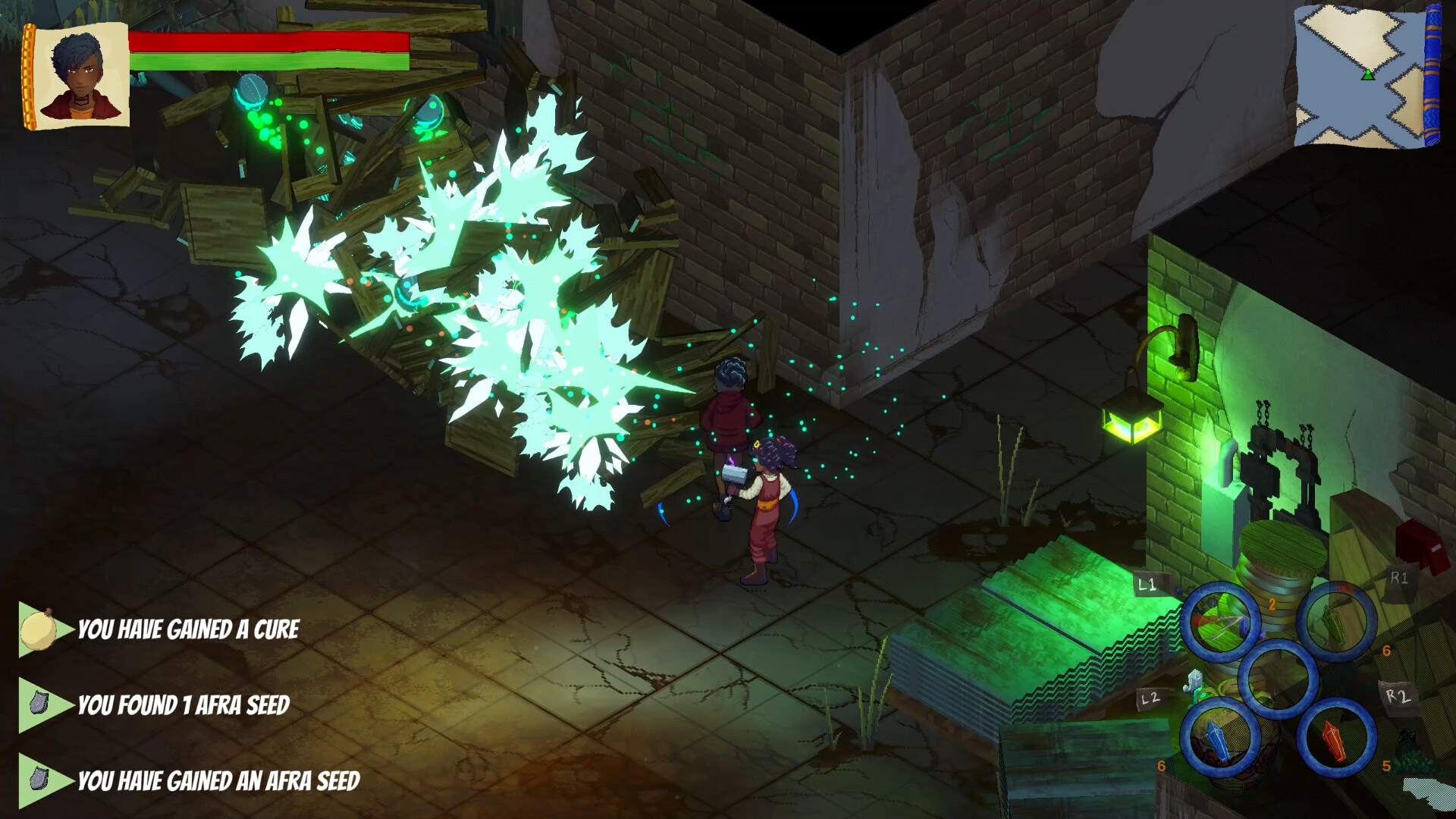Toggle the R2 shoulder button label
Viewport: 1456px width, 819px height.
[x=1397, y=697]
